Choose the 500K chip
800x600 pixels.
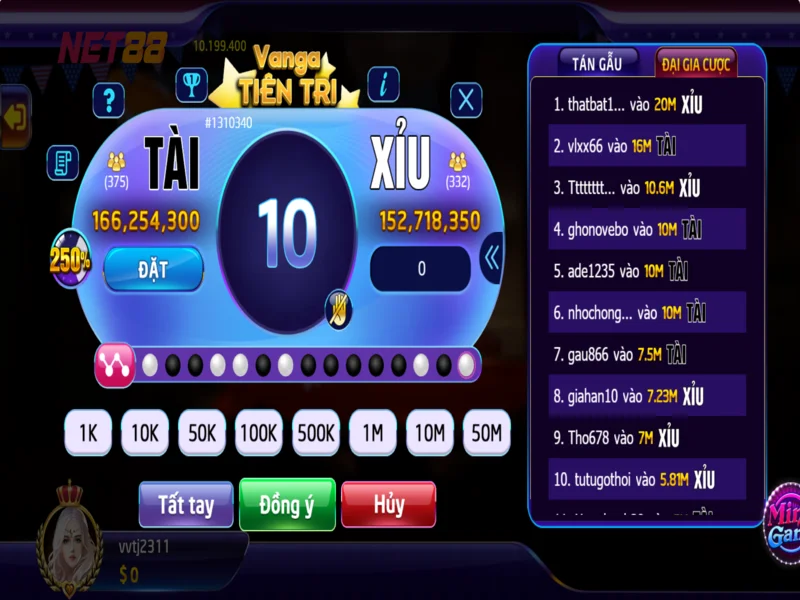pos(316,434)
